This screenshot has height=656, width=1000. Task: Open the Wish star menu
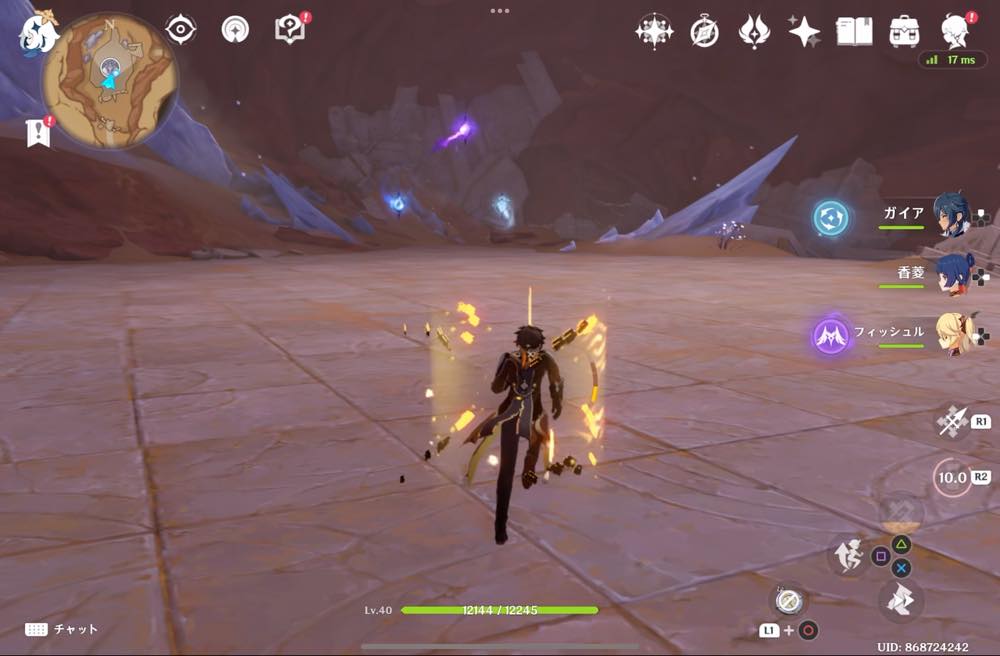point(654,31)
